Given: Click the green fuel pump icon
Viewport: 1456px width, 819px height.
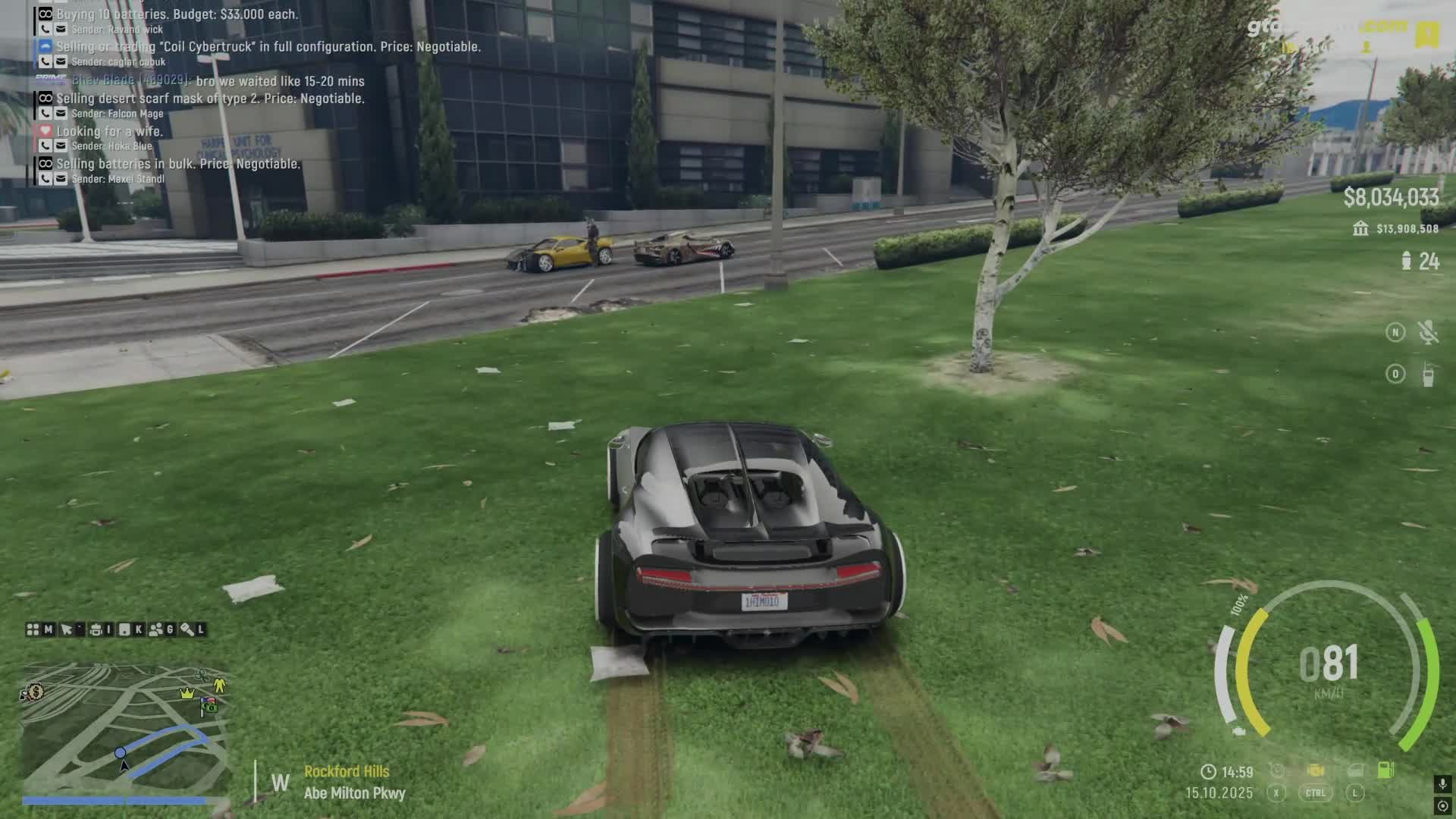Looking at the screenshot, I should pyautogui.click(x=1385, y=770).
